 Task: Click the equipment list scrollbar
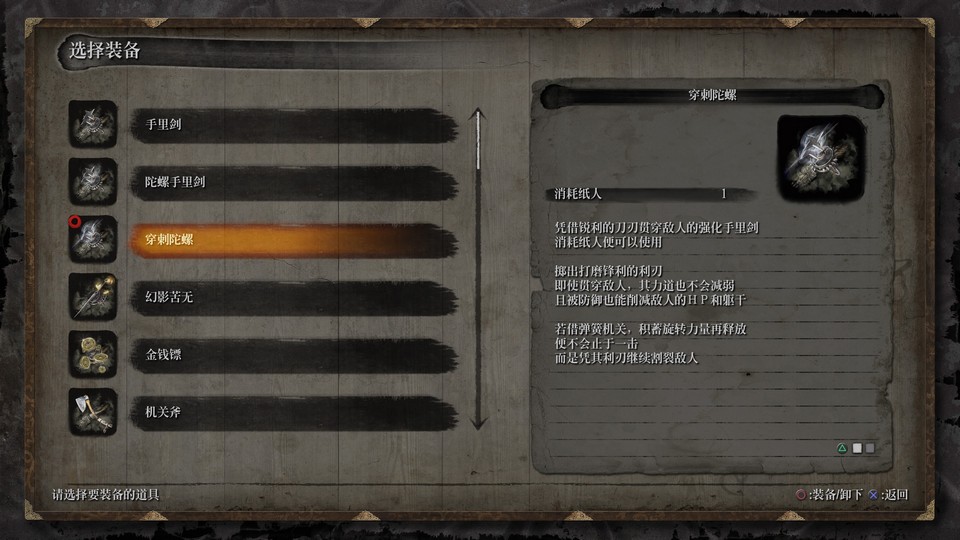click(478, 268)
